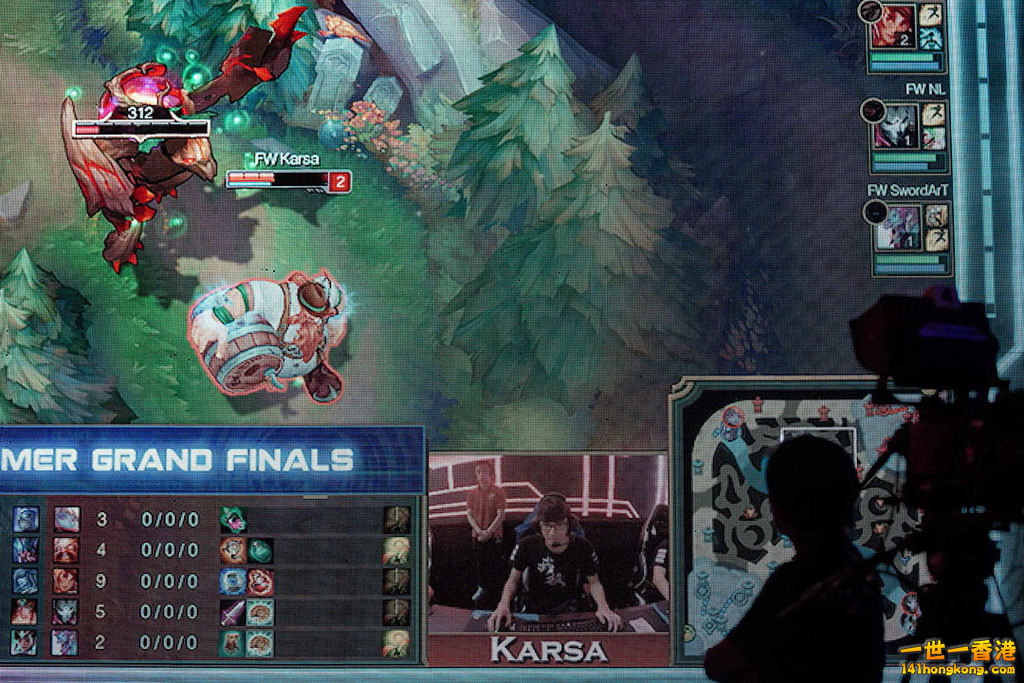Choose the red-haired champion portrait at level 2
This screenshot has height=683, width=1024.
pos(891,27)
